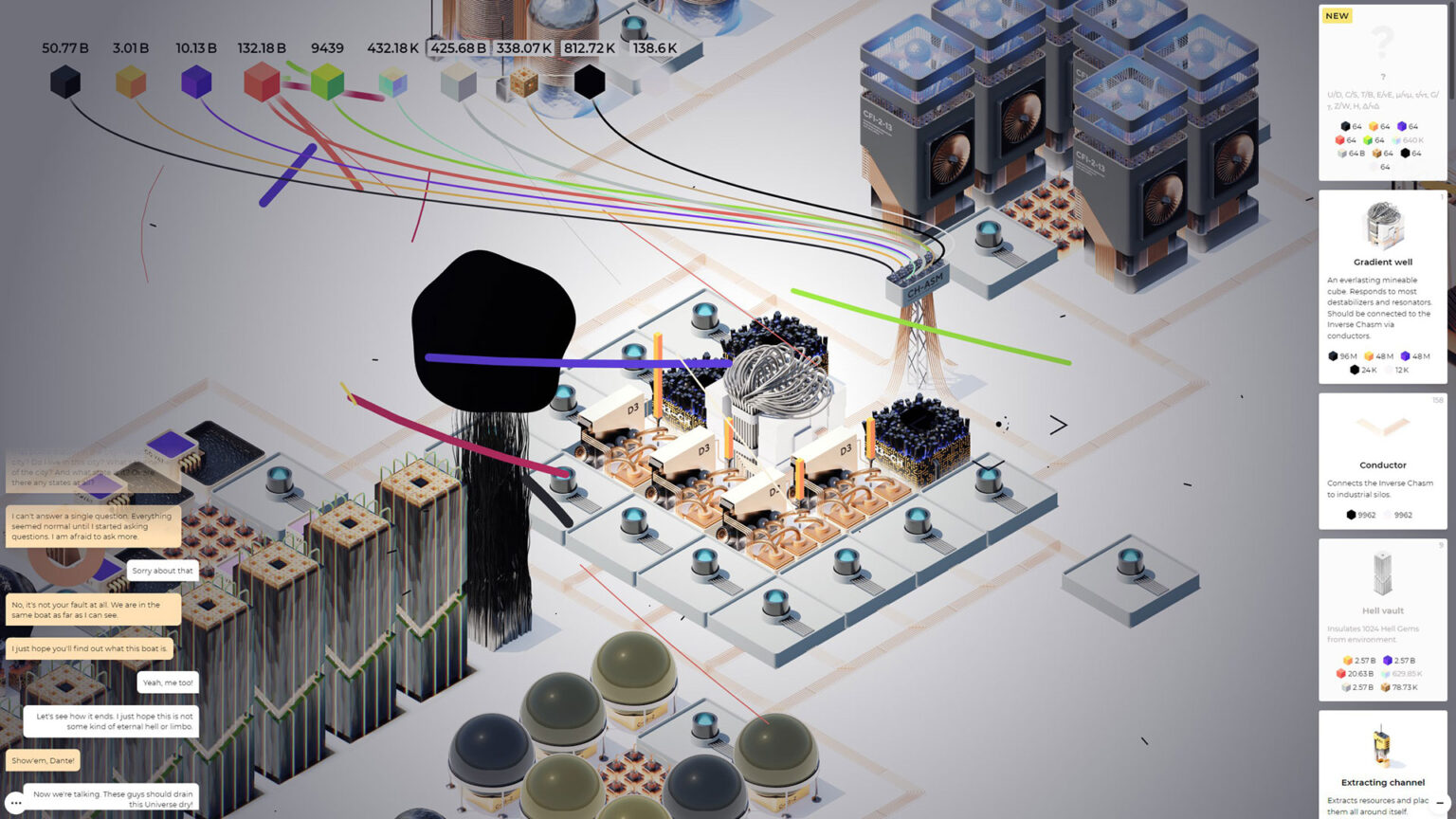This screenshot has height=819, width=1456.
Task: Select the orange resource cube
Action: point(131,82)
